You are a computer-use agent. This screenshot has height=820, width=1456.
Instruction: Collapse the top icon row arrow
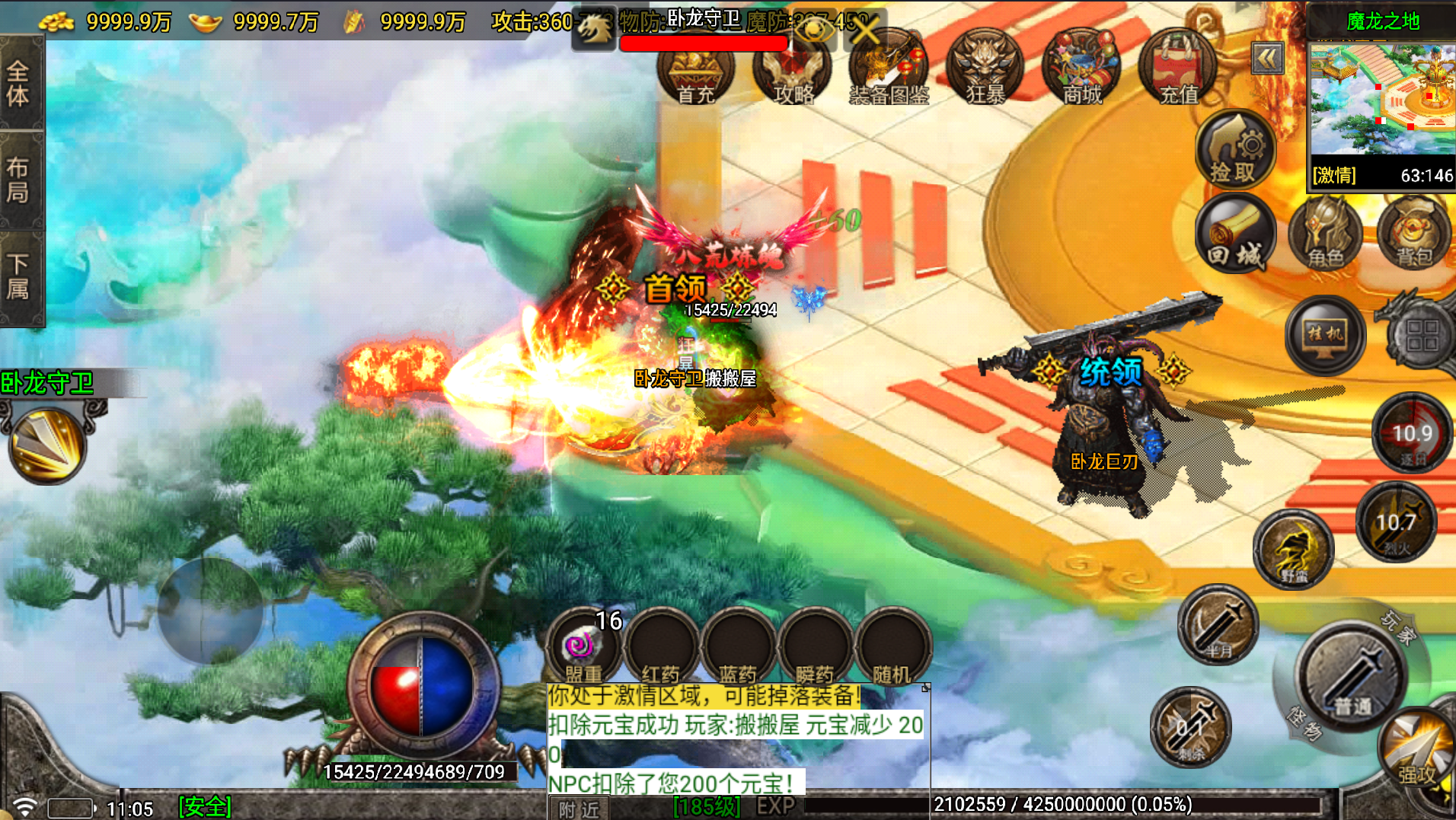(1267, 59)
